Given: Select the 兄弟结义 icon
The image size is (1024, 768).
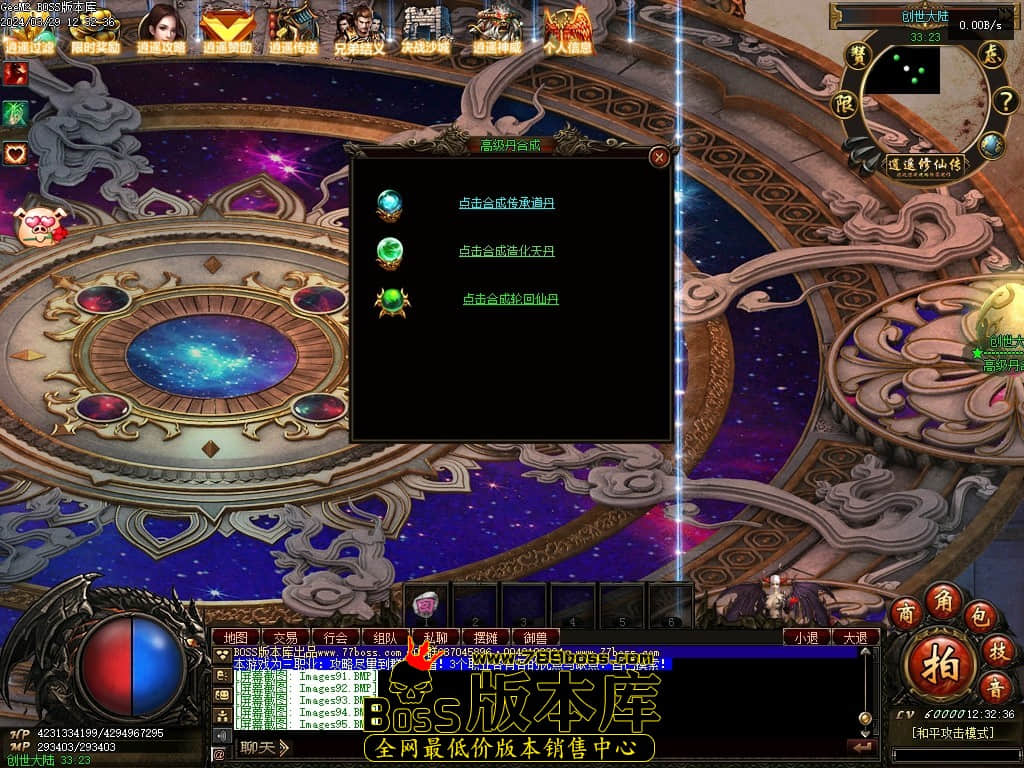Looking at the screenshot, I should click(359, 30).
